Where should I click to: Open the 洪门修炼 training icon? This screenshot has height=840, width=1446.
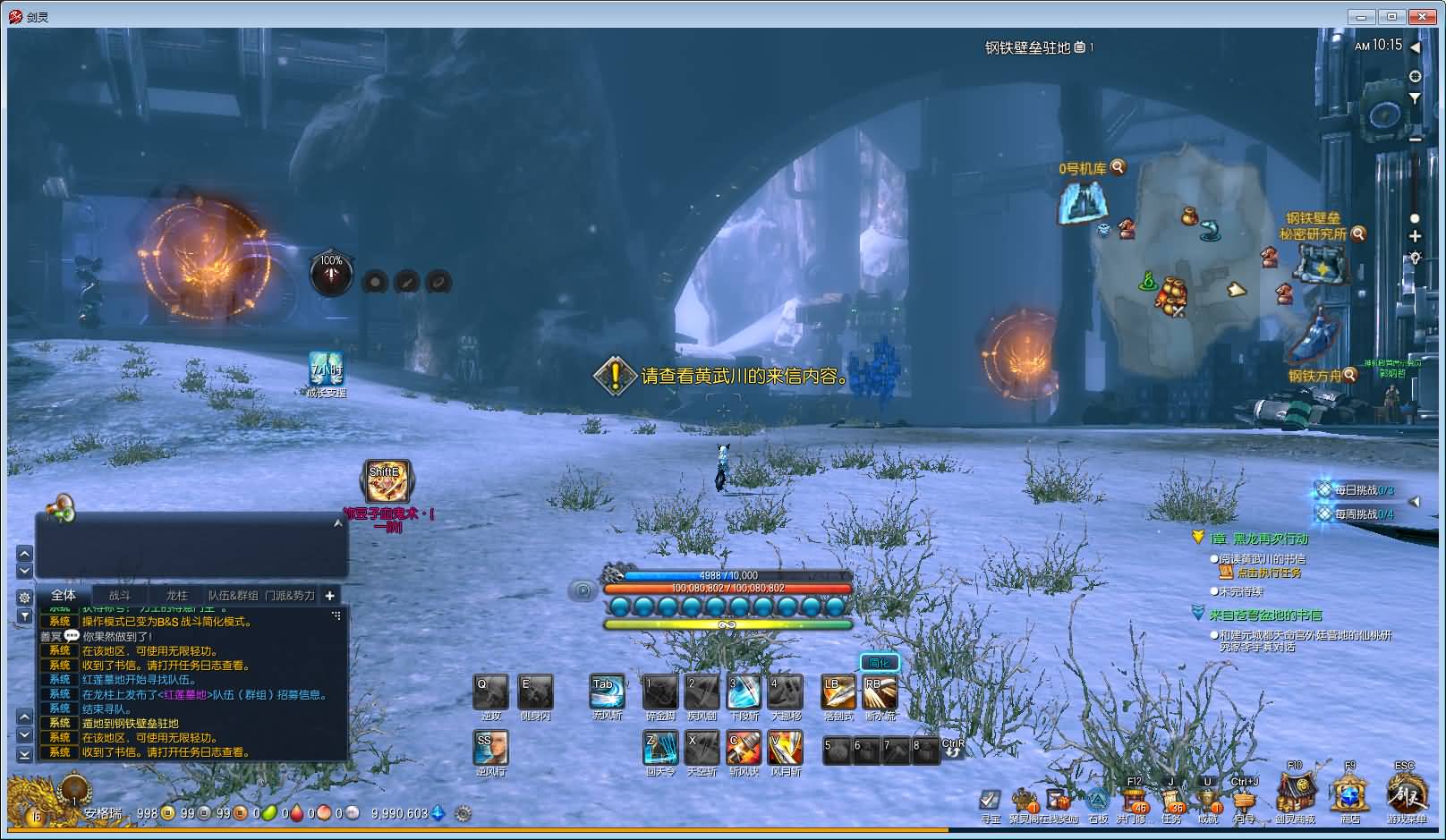coord(1134,798)
